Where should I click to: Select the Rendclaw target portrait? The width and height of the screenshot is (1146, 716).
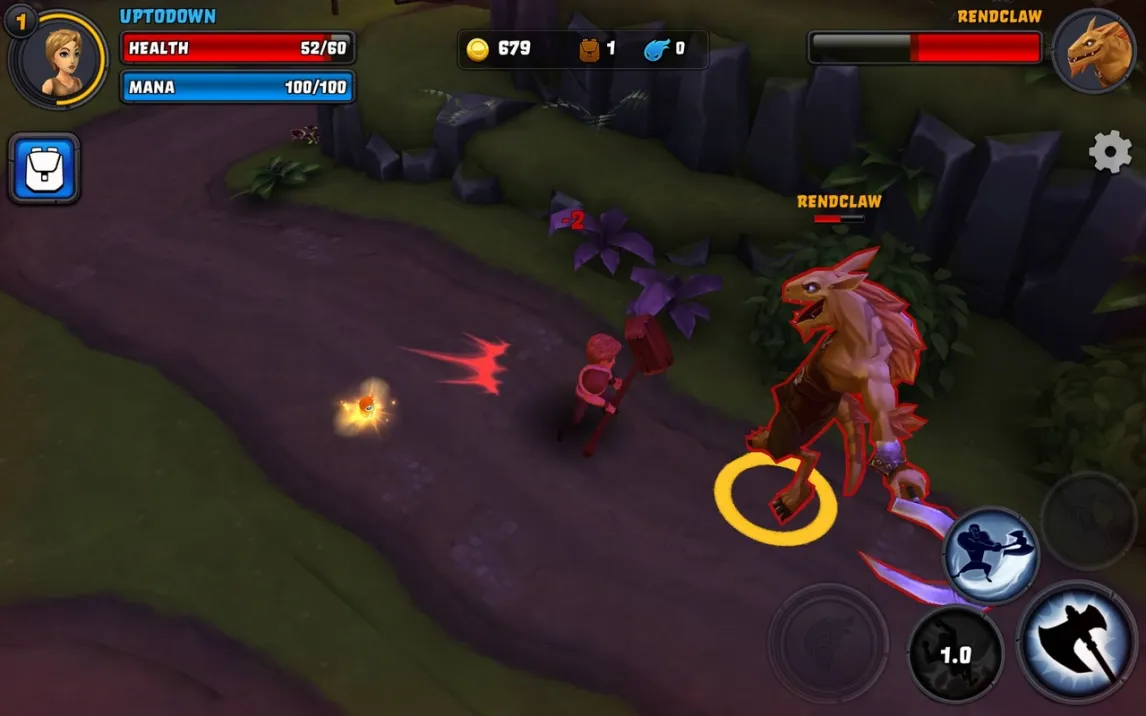click(1092, 52)
